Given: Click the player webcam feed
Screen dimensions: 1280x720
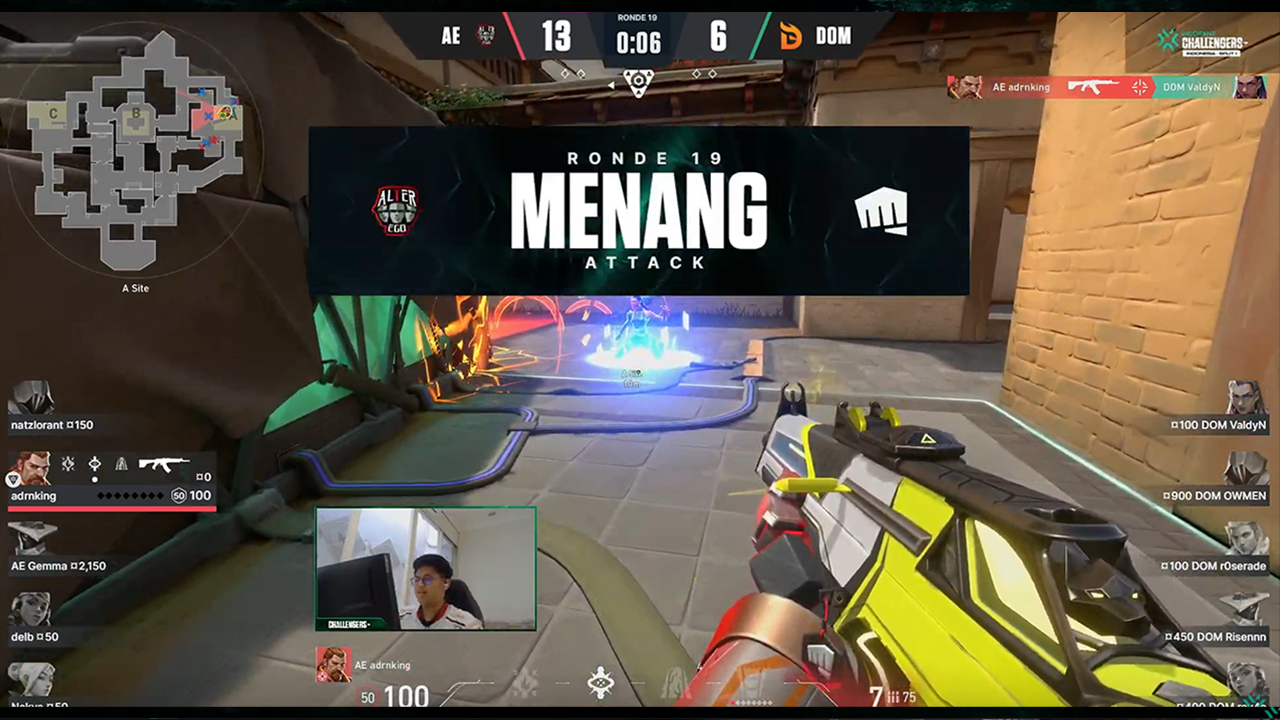Looking at the screenshot, I should point(426,568).
